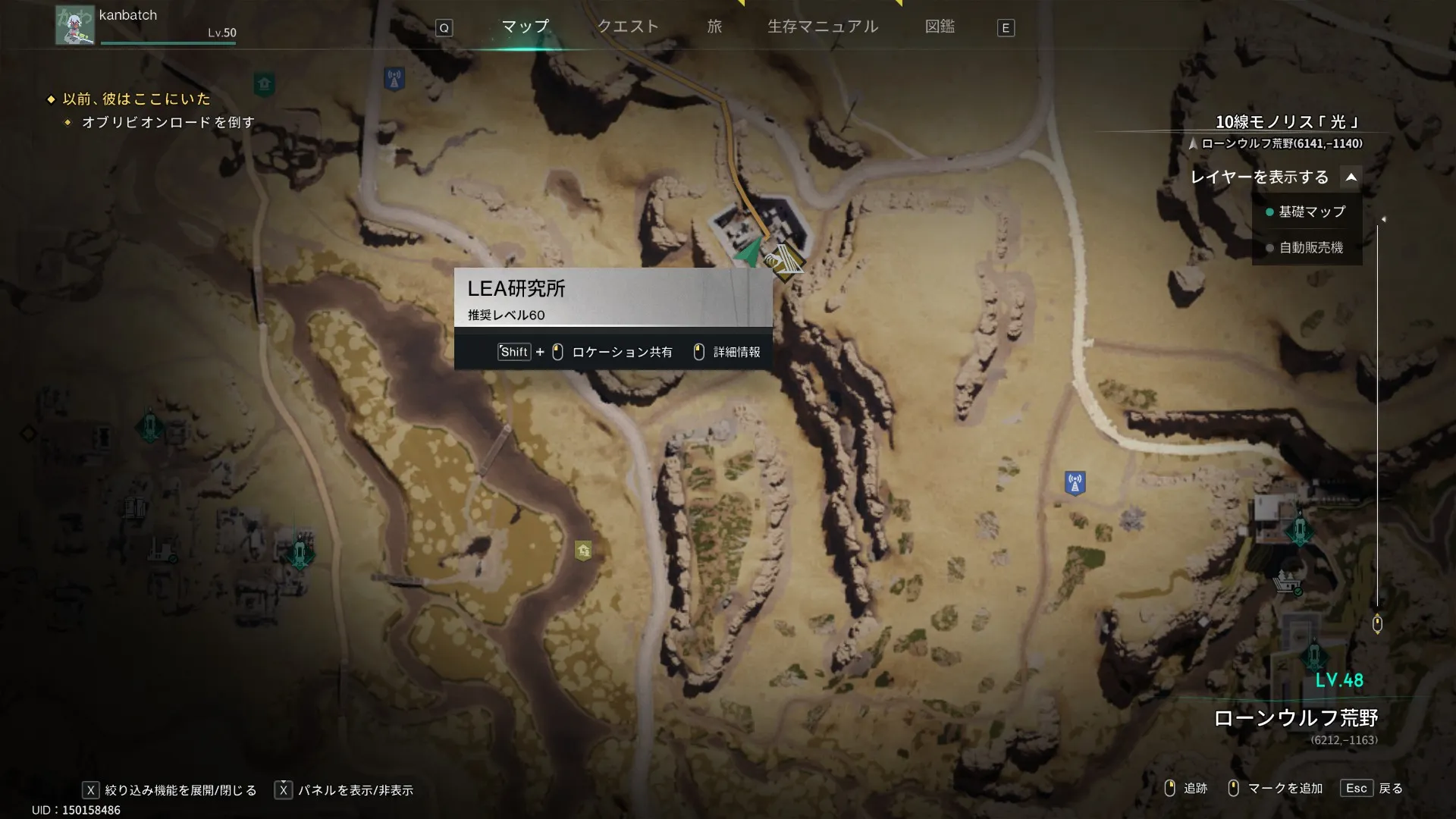Open the 生存マニュアル tab
The image size is (1456, 819).
point(823,27)
